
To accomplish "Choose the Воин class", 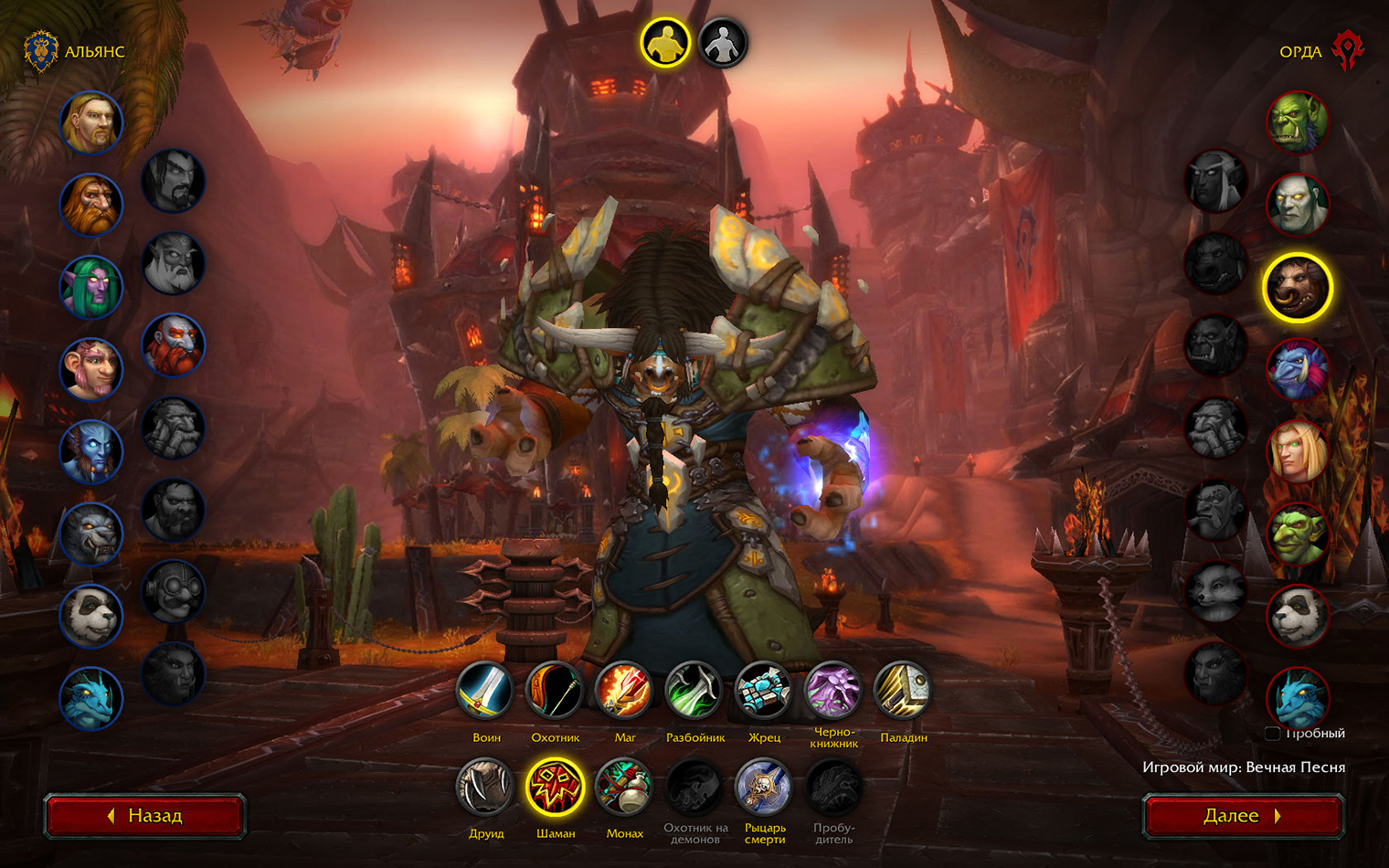I will point(486,692).
